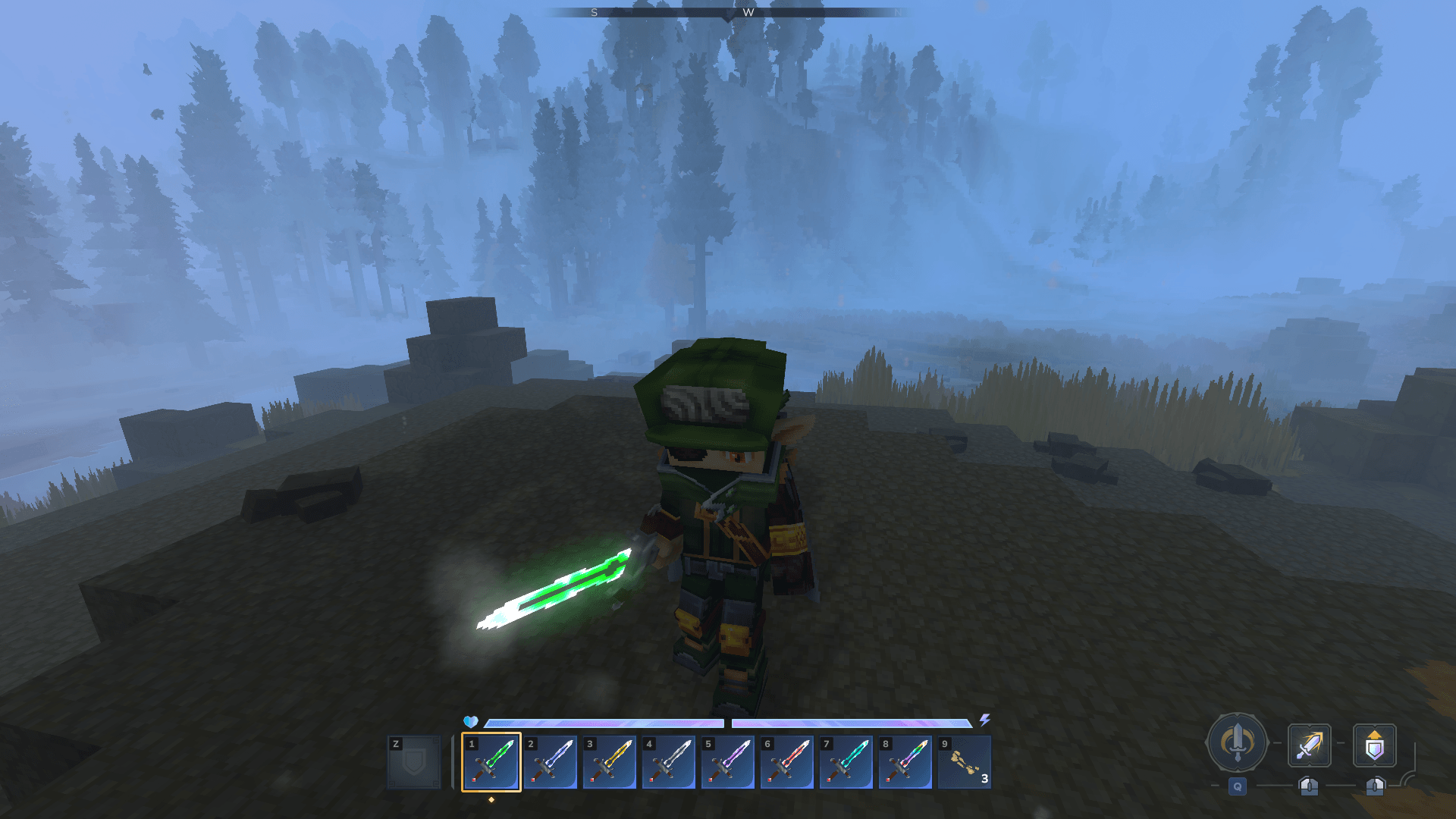
Task: Pick the red sword in slot 6
Action: [787, 762]
